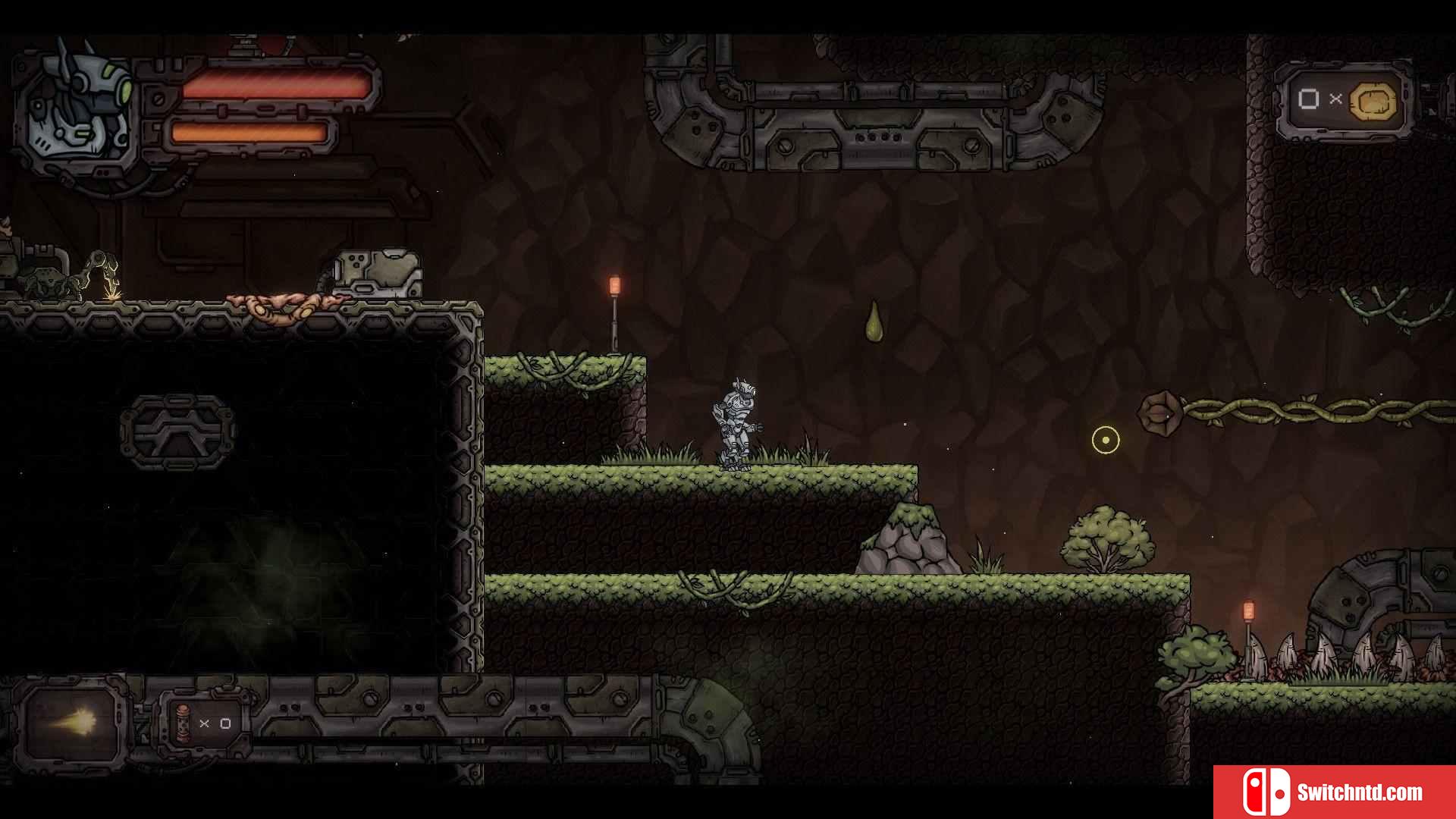Click the gold coin currency icon
Screen dimensions: 1456x819
tap(1373, 101)
